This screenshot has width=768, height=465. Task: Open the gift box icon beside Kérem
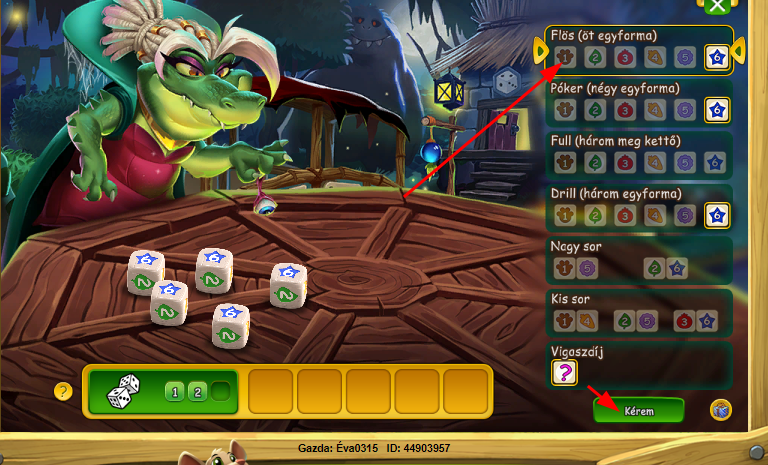720,409
